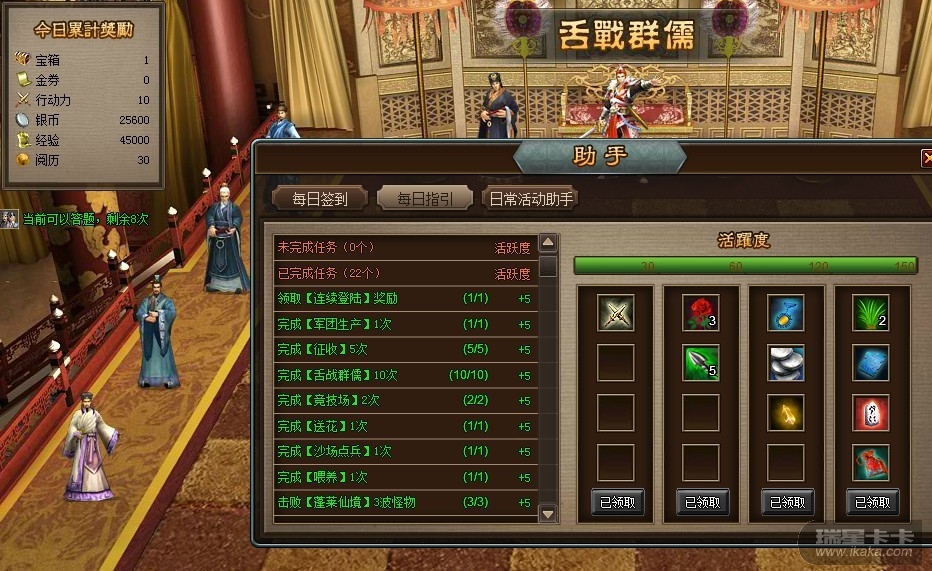The height and width of the screenshot is (571, 932).
Task: Choose the 征收 5次 task row
Action: (404, 351)
